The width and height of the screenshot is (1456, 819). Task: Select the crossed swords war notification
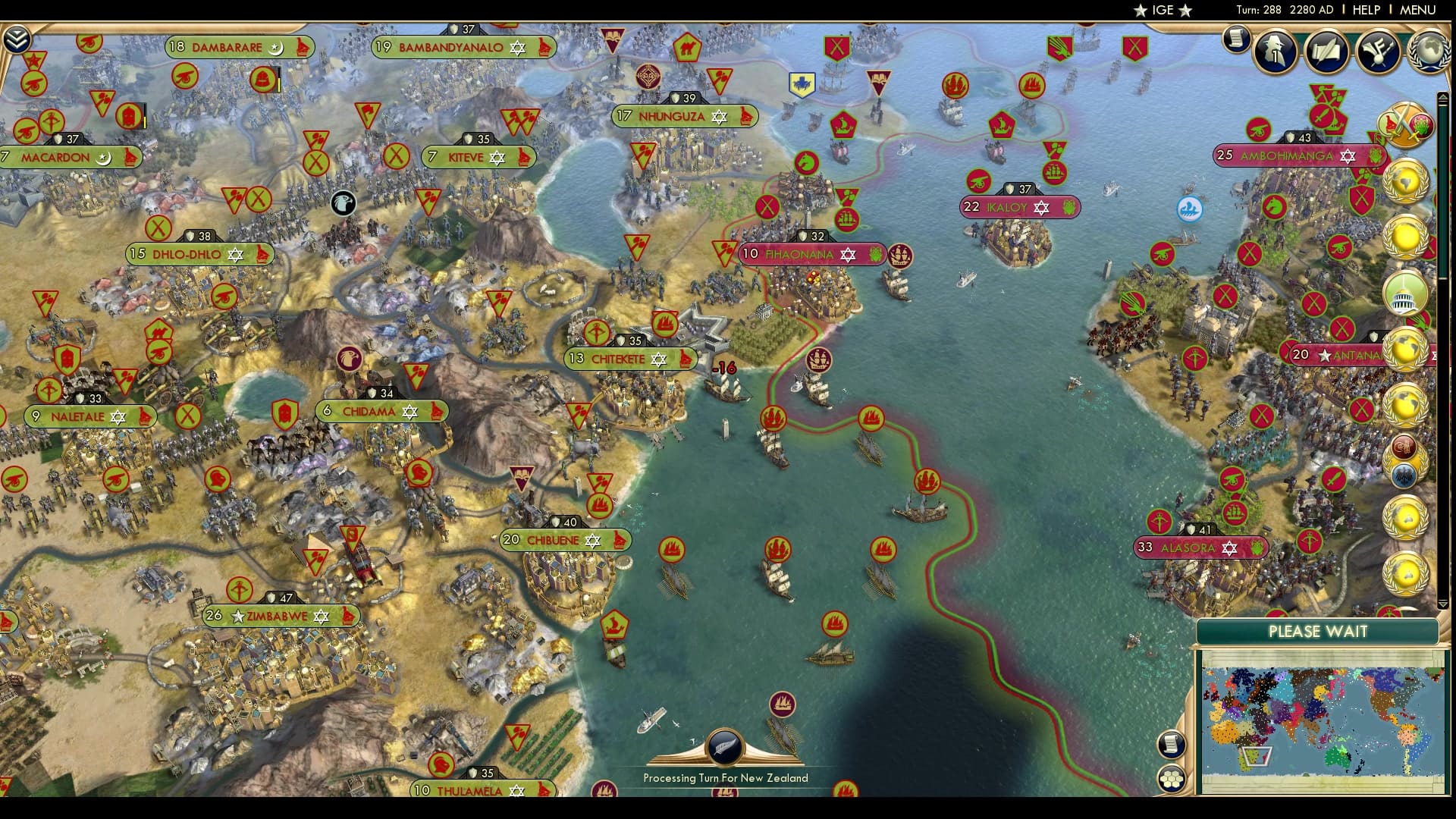tap(1405, 125)
